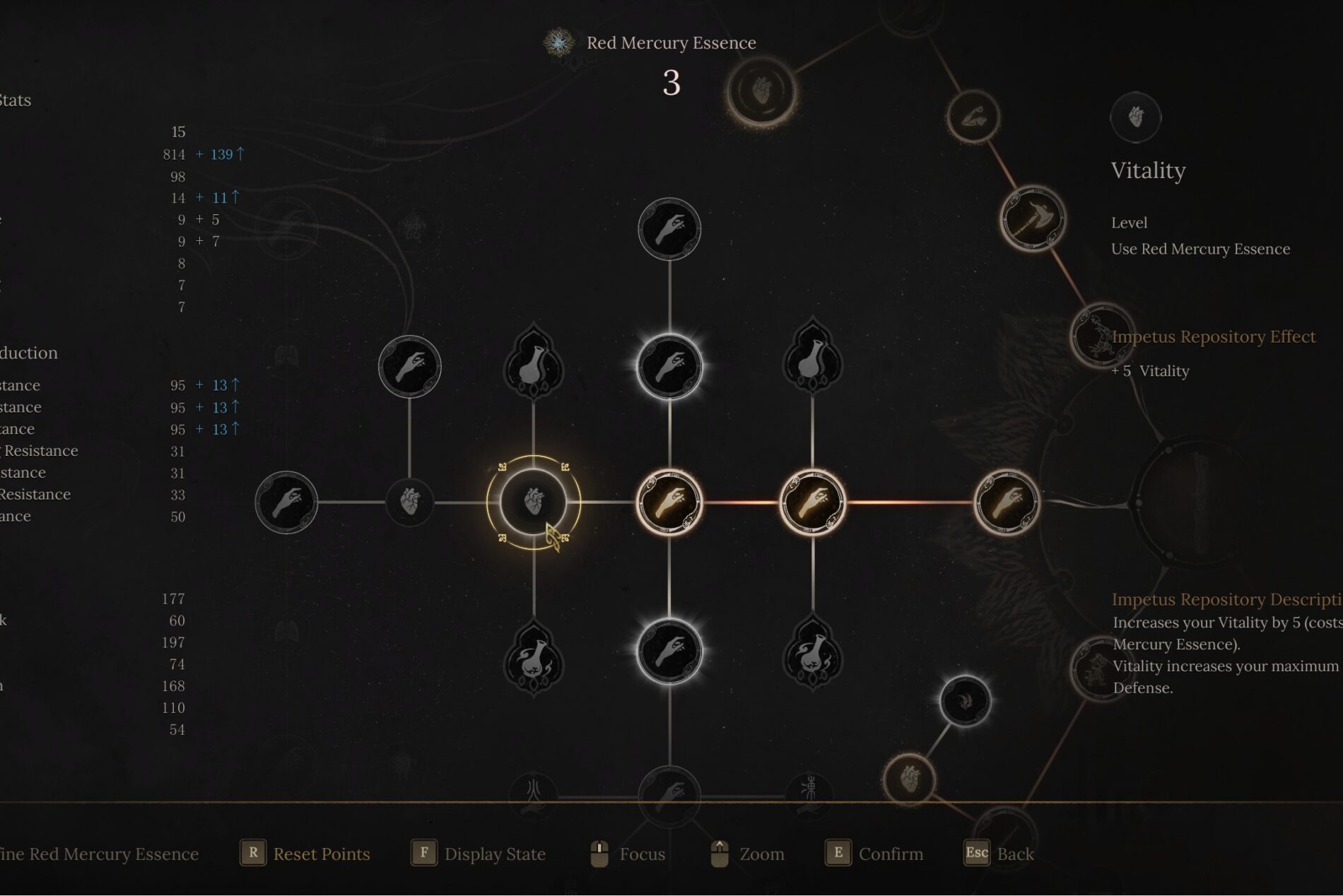1343x896 pixels.
Task: Click the Reset Points button
Action: point(305,854)
